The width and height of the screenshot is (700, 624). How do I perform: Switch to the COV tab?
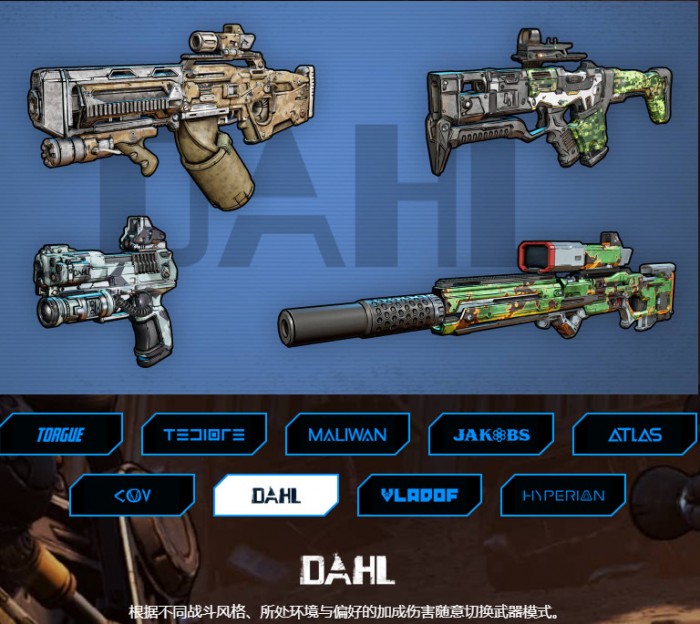click(132, 495)
